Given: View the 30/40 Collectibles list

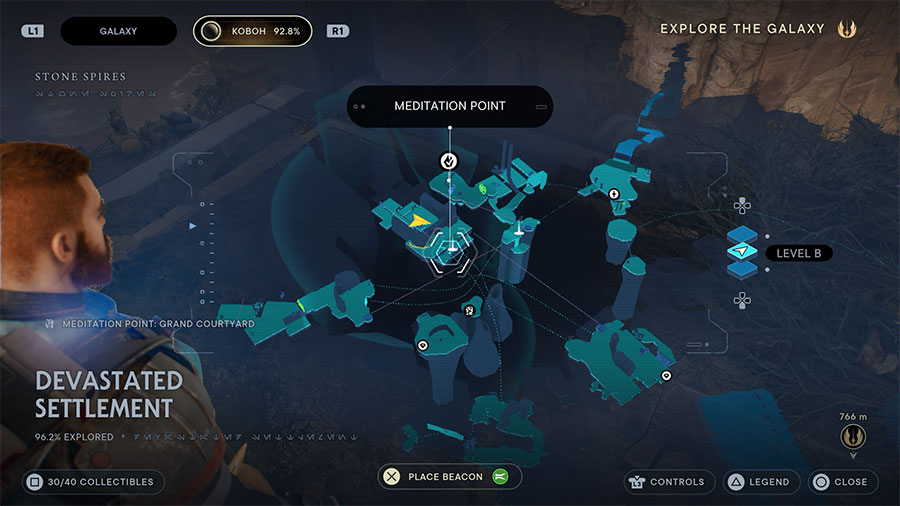Looking at the screenshot, I should 91,482.
